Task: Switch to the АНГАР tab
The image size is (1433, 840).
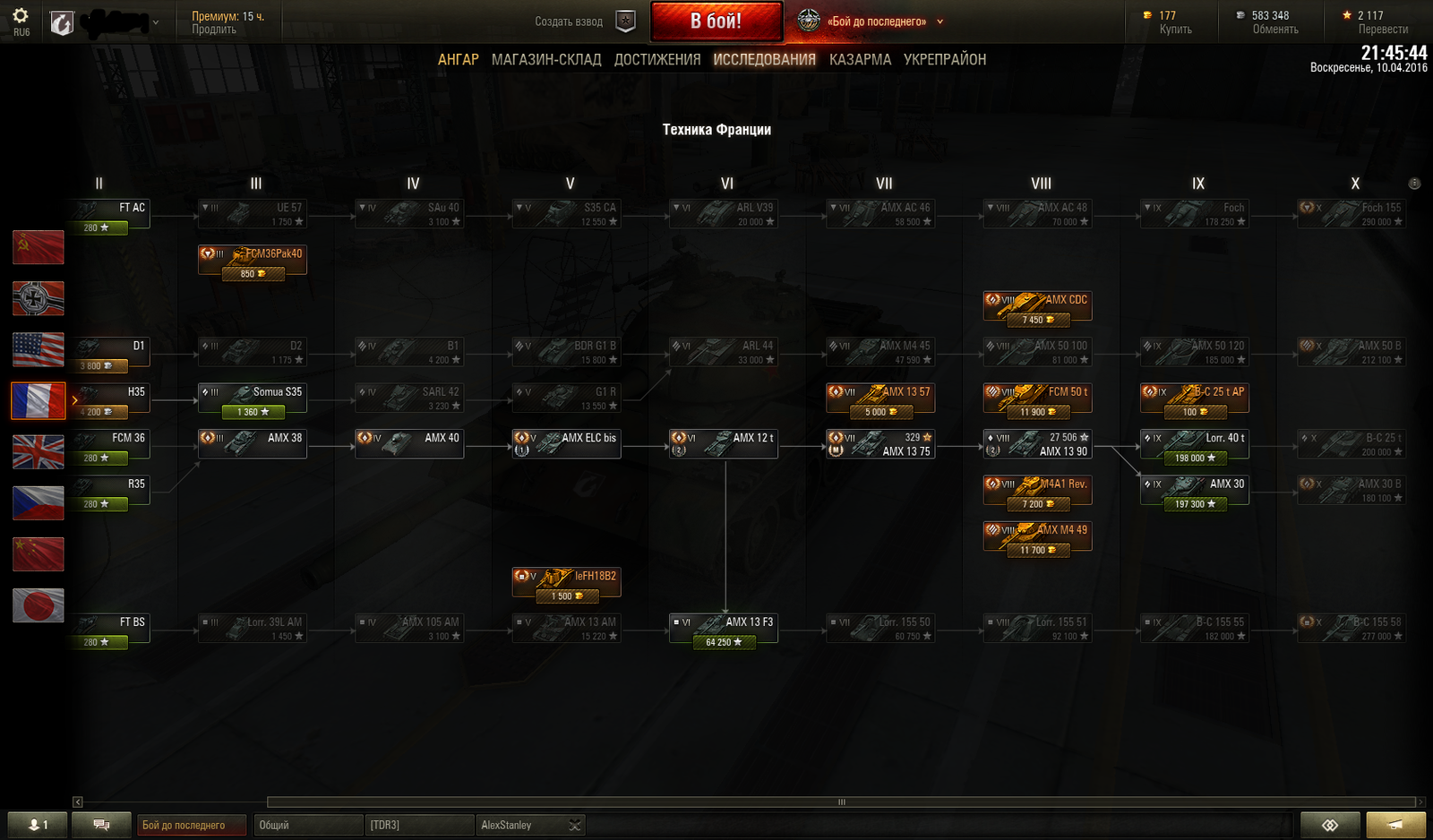Action: point(458,60)
